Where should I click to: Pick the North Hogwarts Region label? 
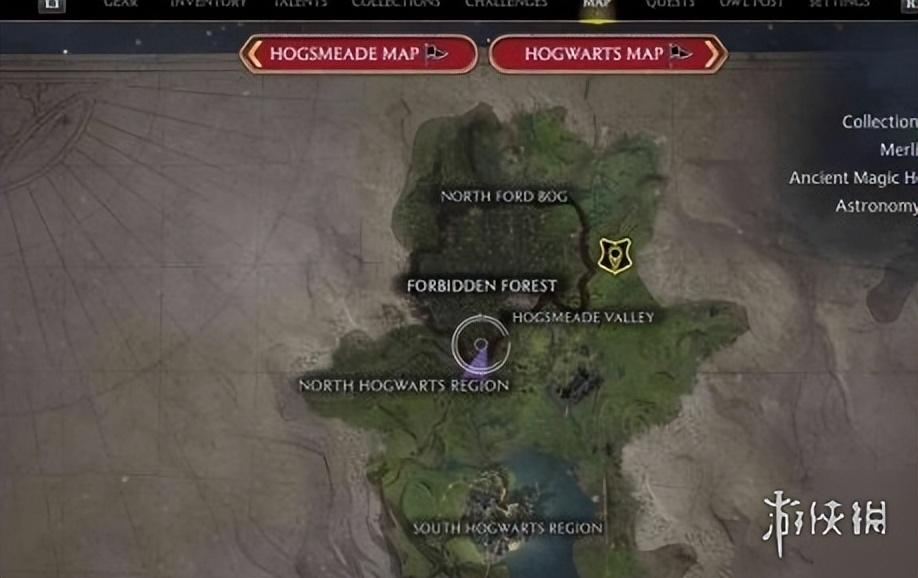[x=404, y=385]
